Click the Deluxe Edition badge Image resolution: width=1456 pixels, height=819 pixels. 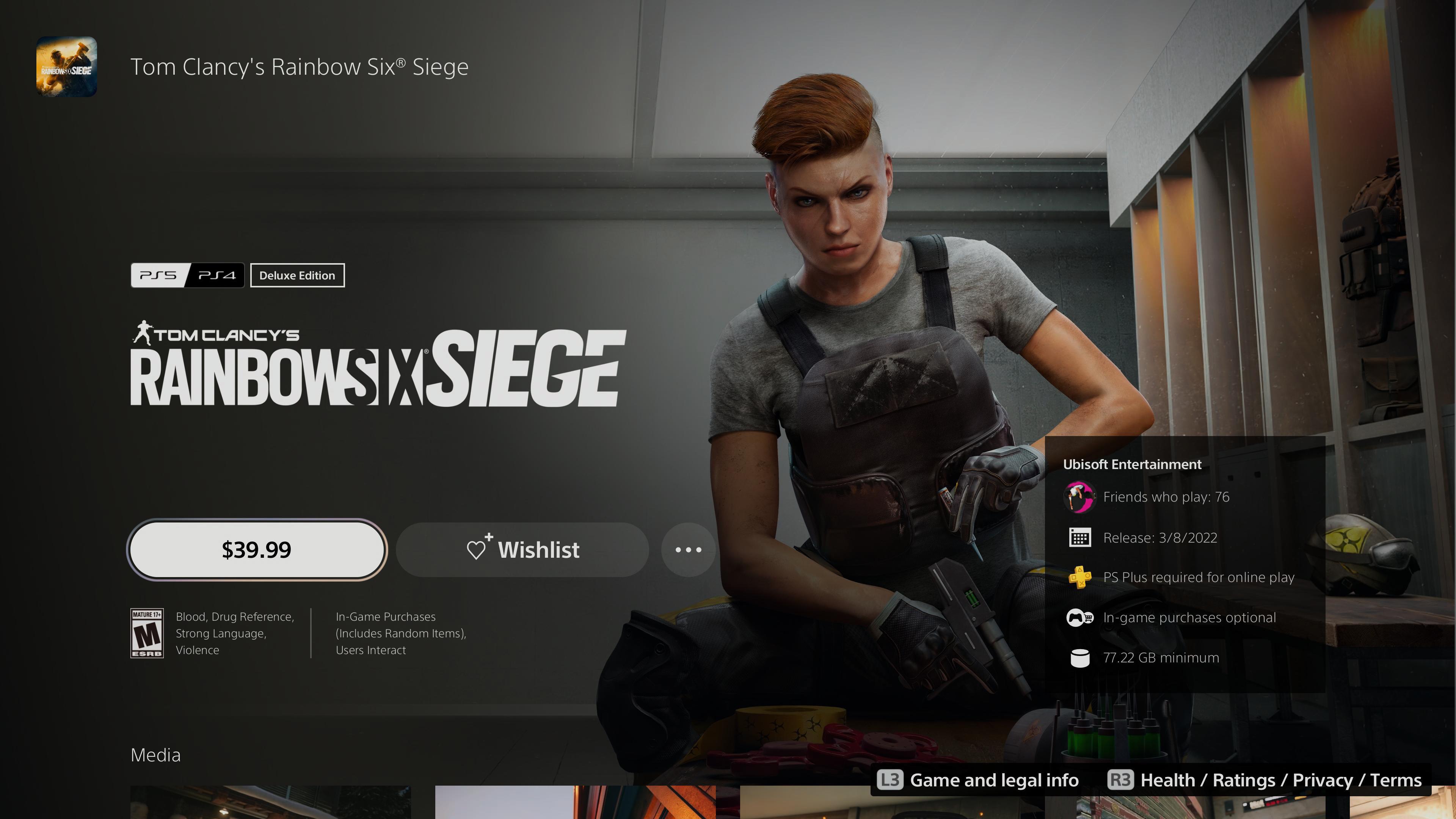297,275
